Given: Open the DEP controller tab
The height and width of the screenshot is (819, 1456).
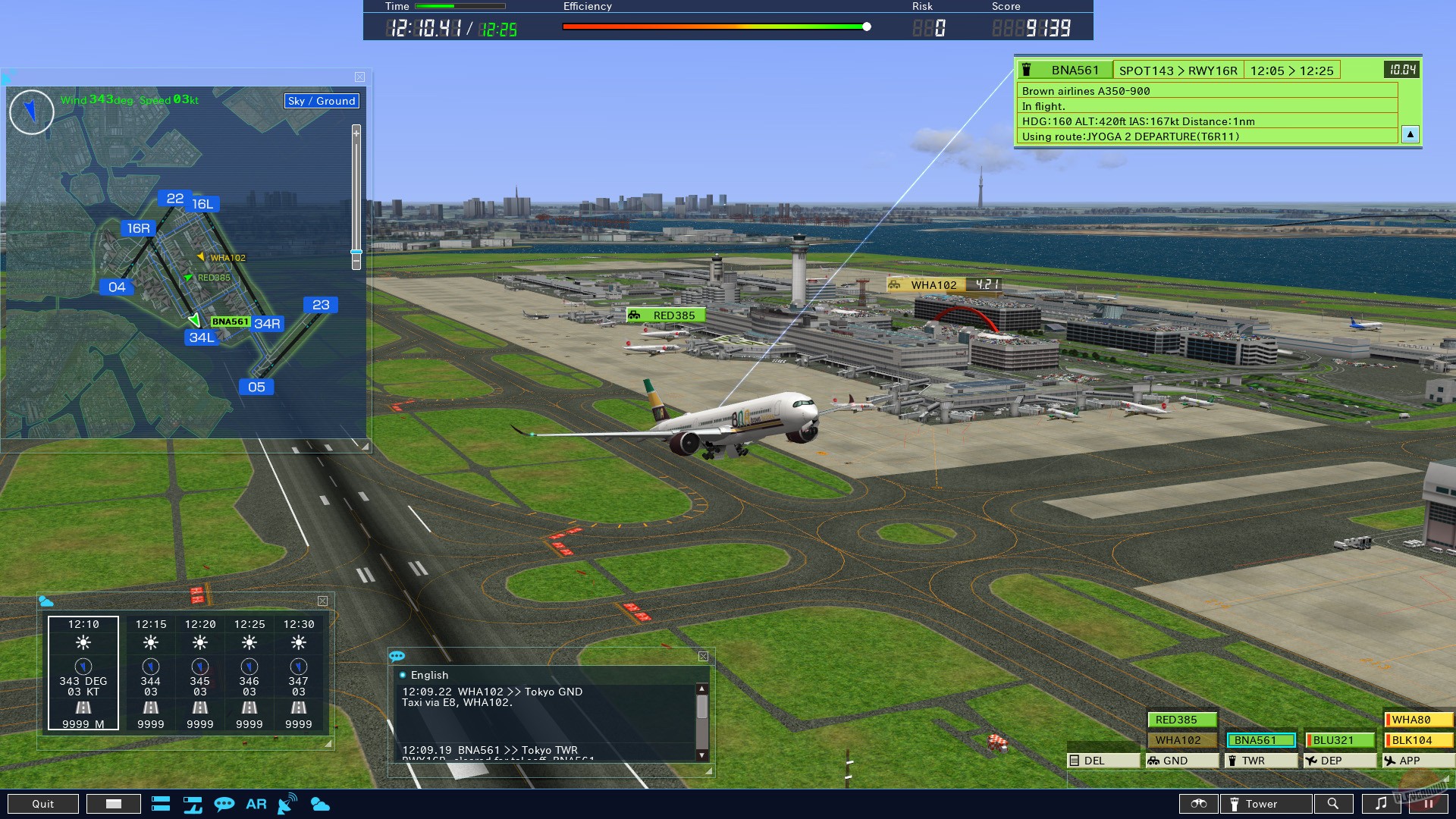Looking at the screenshot, I should [x=1339, y=761].
